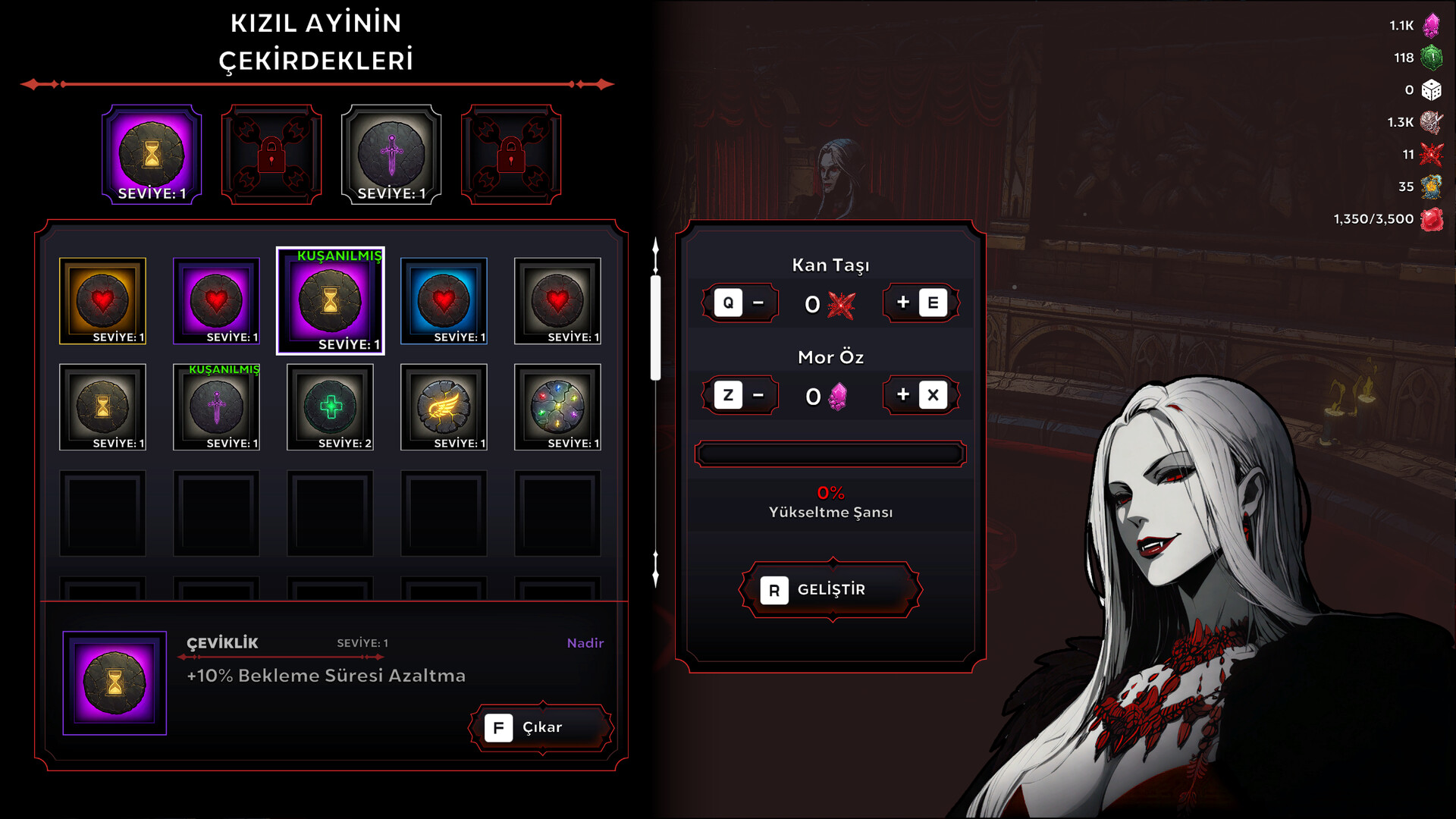Unequip core with the Çıkar button
The image size is (1456, 819).
pyautogui.click(x=541, y=728)
